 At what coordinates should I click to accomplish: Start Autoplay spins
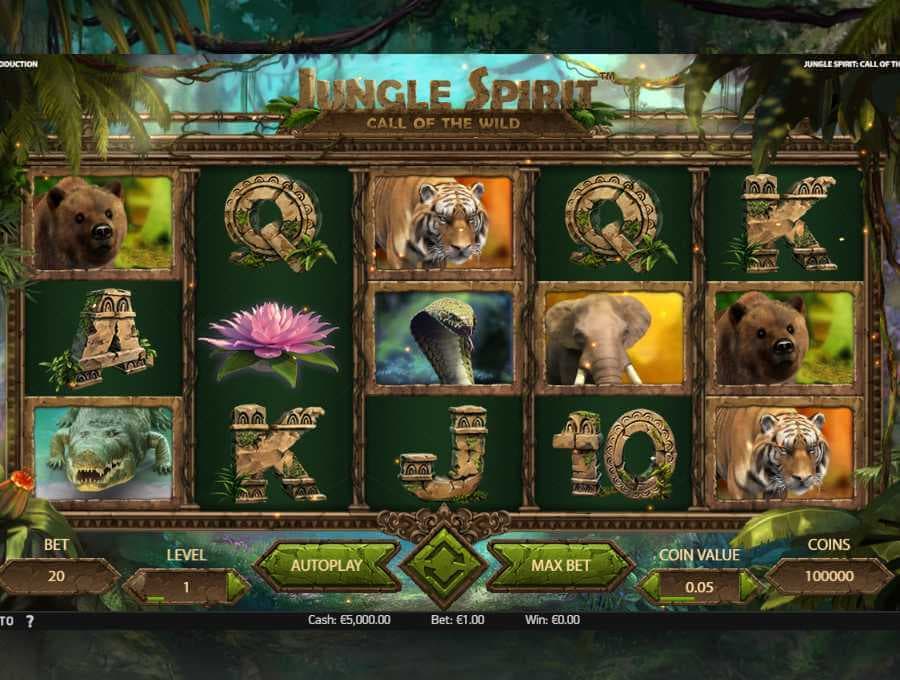(x=326, y=566)
